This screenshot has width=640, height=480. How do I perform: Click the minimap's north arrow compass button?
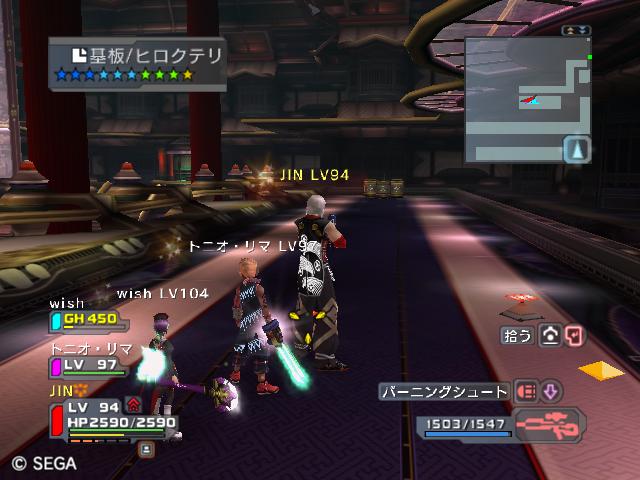pos(577,150)
